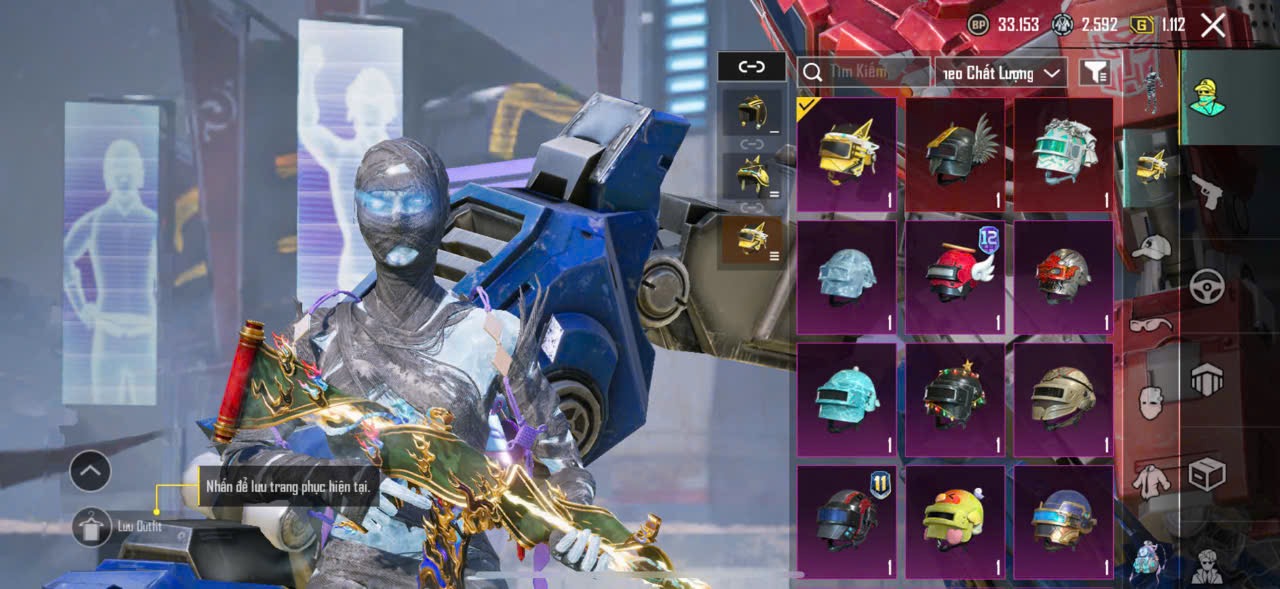Select the silver helmet with red mask

[1063, 277]
